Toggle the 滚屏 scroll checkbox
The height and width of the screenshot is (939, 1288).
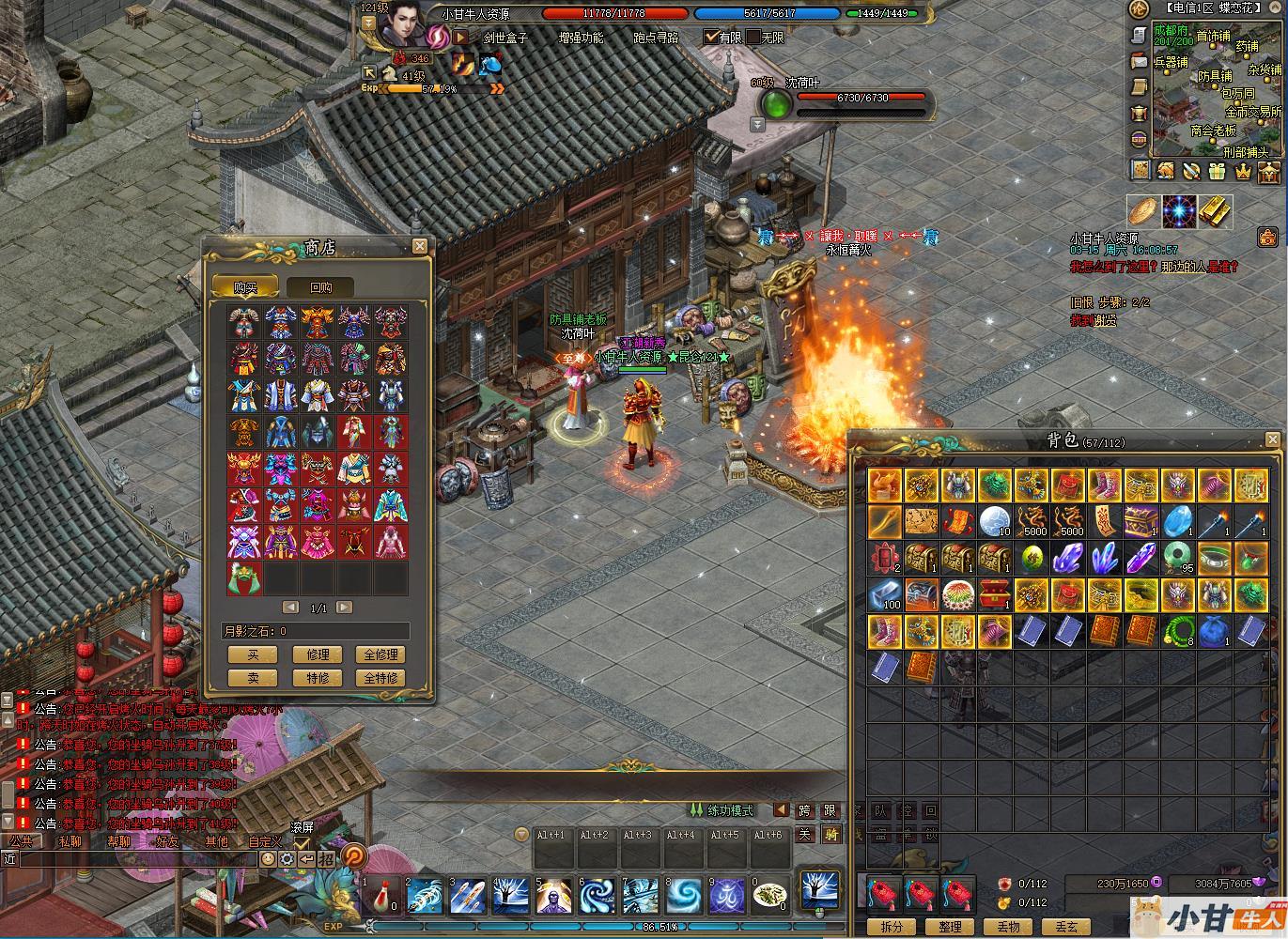point(302,843)
